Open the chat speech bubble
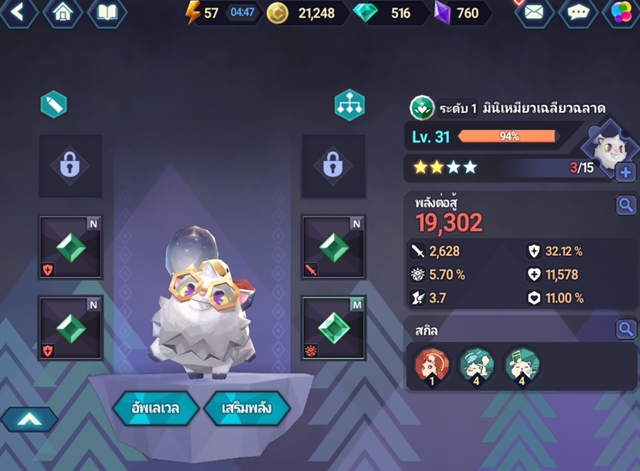640x471 pixels. tap(578, 13)
